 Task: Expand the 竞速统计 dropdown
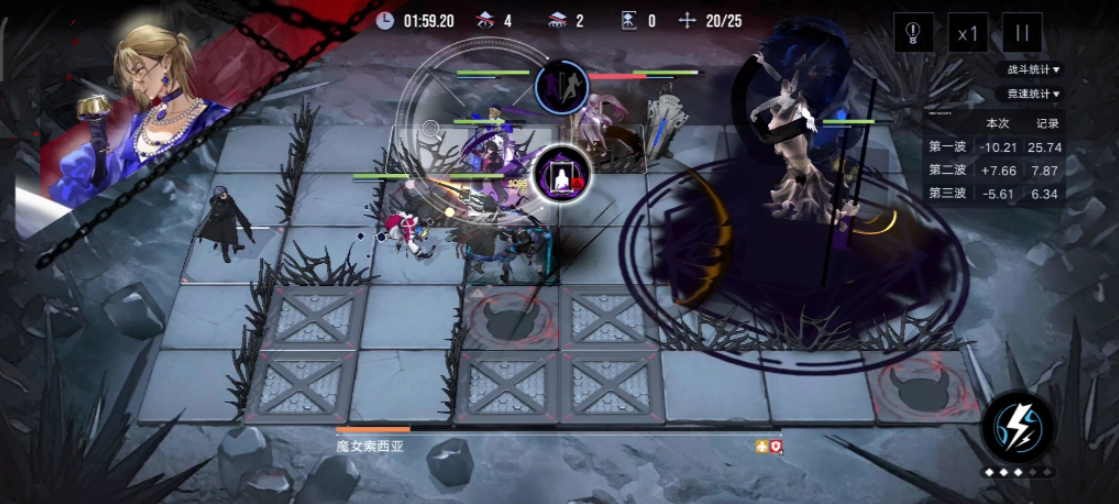[1035, 94]
